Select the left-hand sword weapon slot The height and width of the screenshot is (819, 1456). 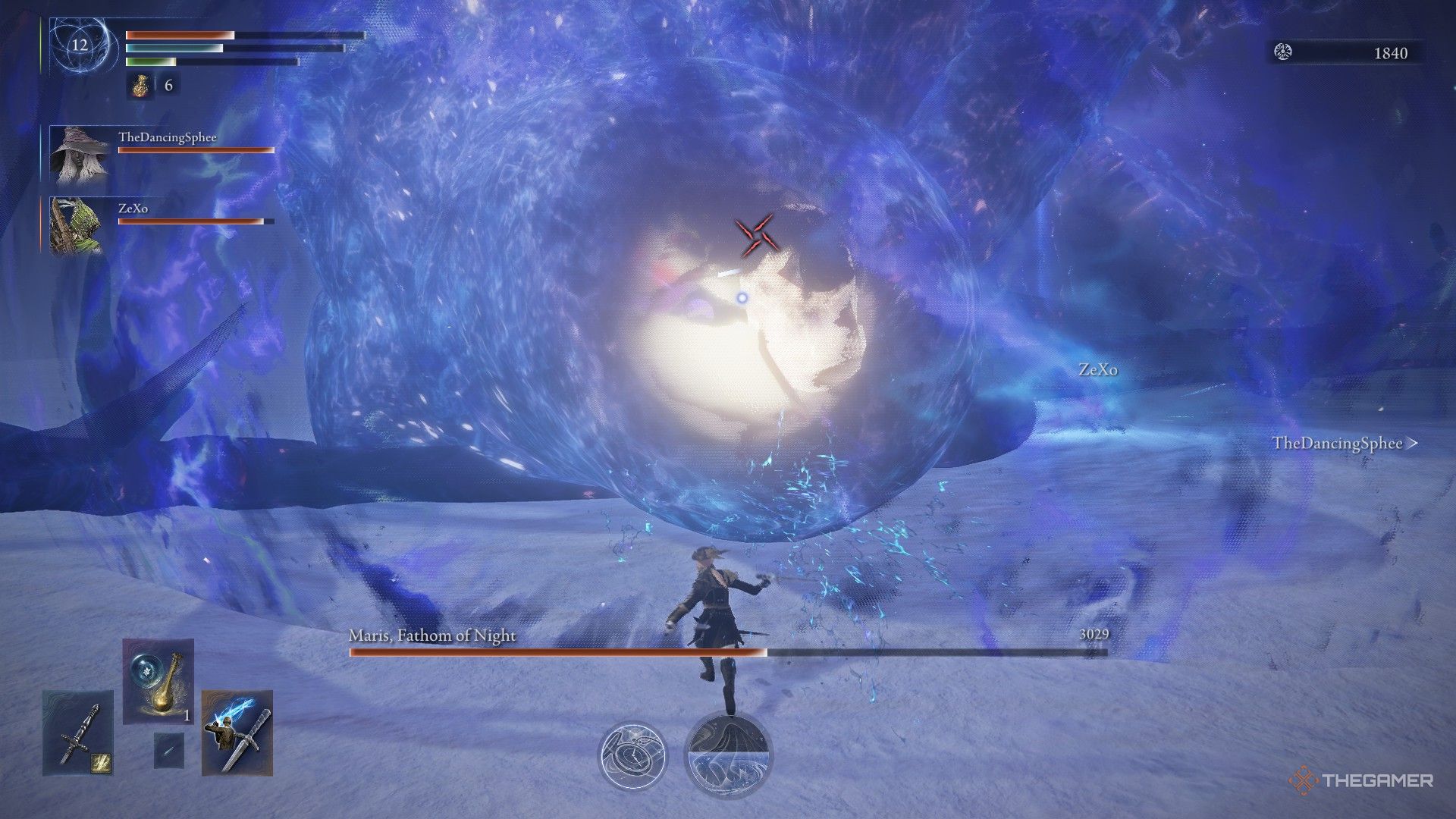pos(78,733)
